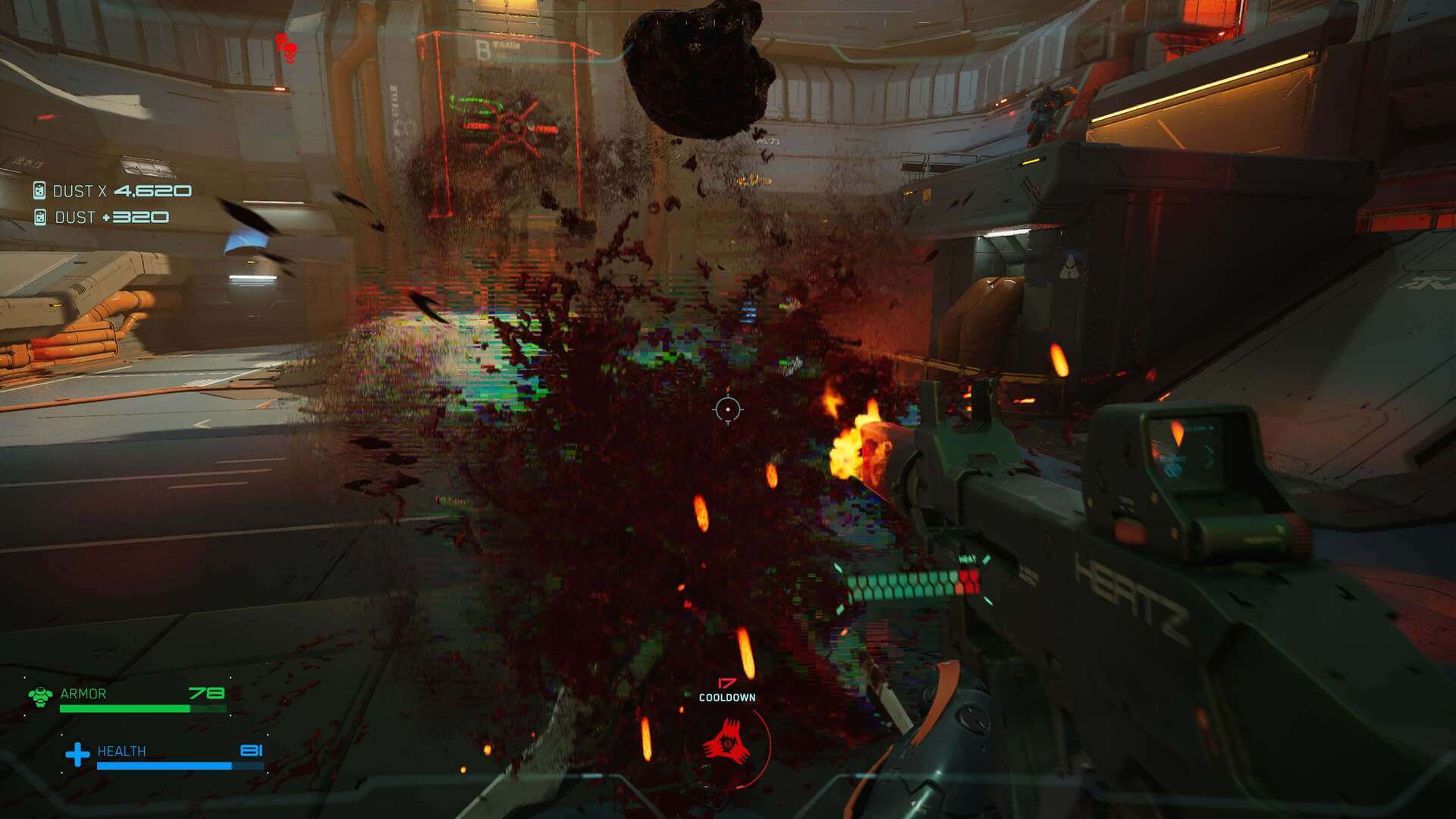Activate the red ability icon on cooldown
Image resolution: width=1456 pixels, height=819 pixels.
(727, 744)
